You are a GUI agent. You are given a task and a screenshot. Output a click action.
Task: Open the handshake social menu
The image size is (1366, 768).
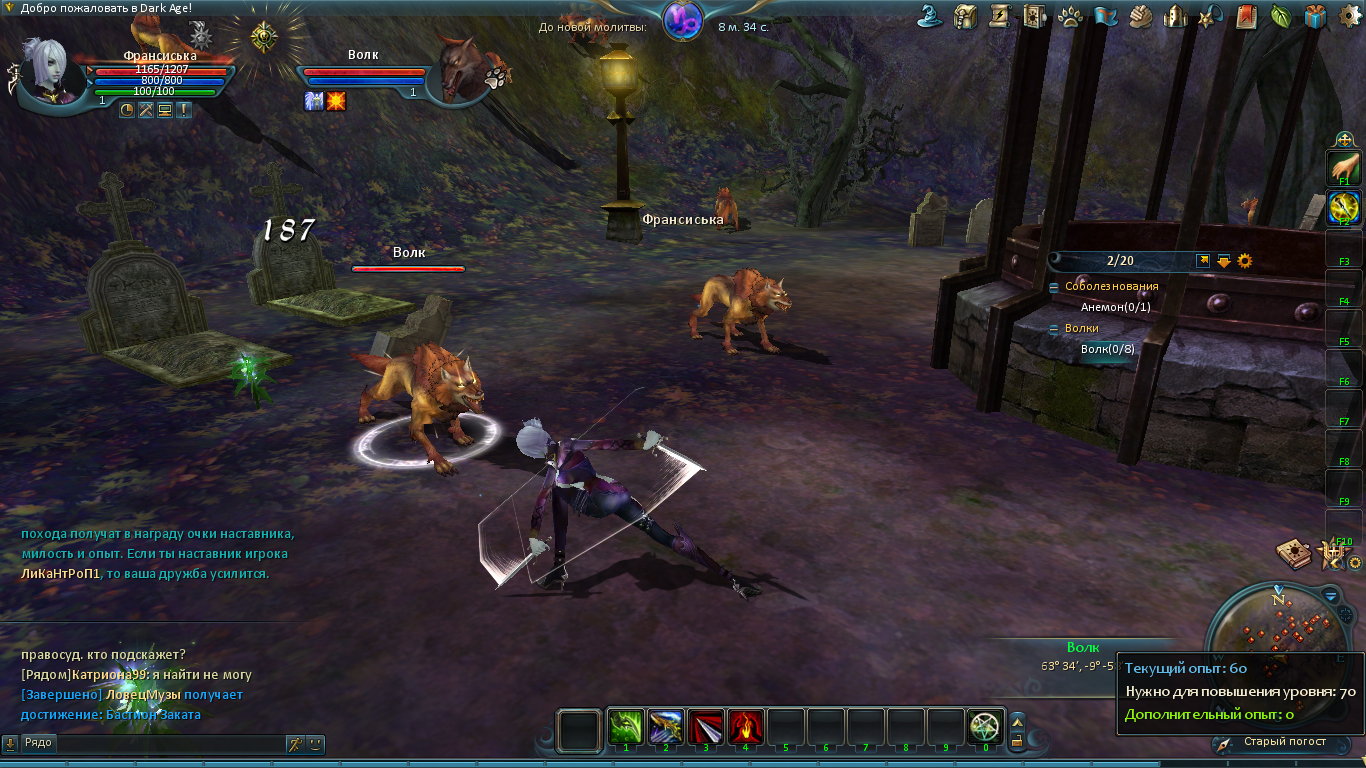1141,16
